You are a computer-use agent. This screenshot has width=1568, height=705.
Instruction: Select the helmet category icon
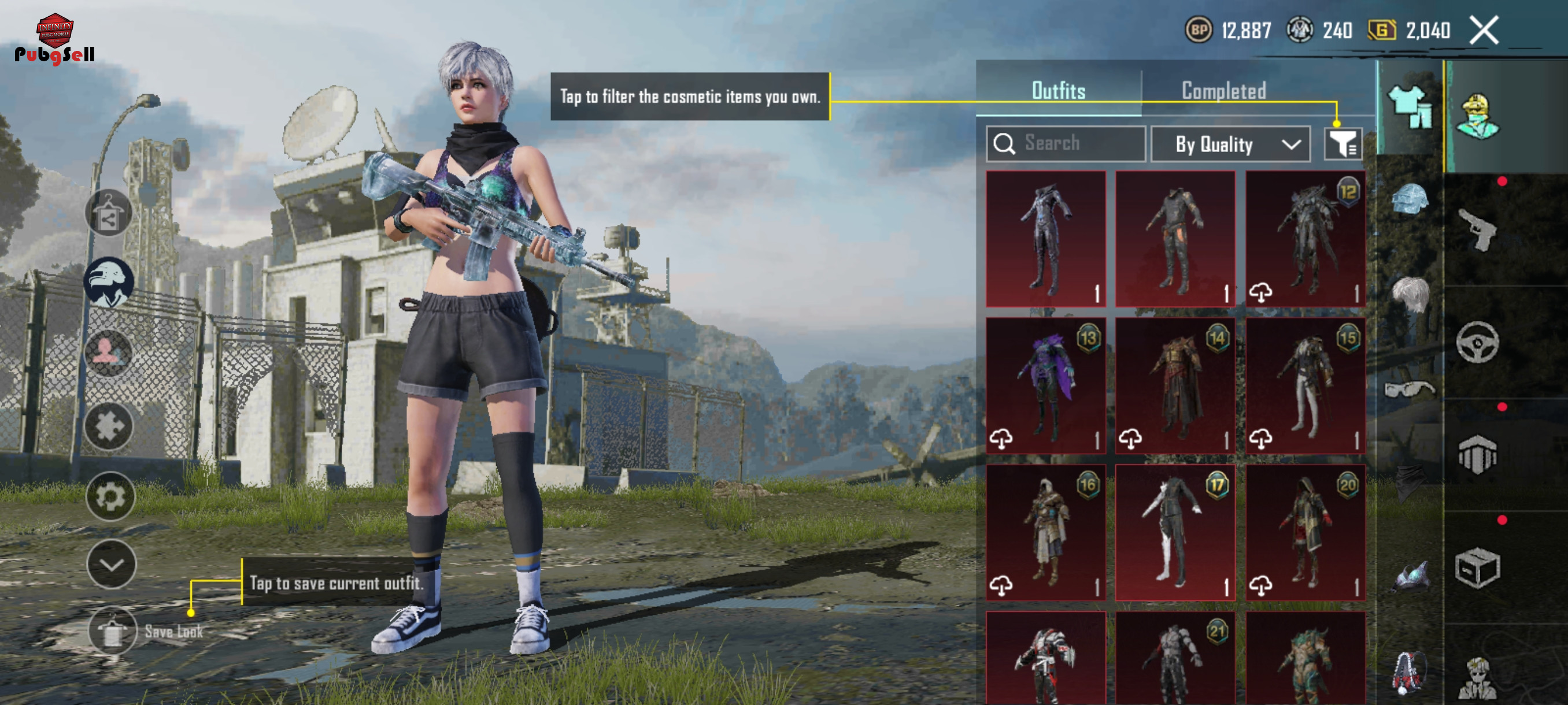(x=1409, y=199)
